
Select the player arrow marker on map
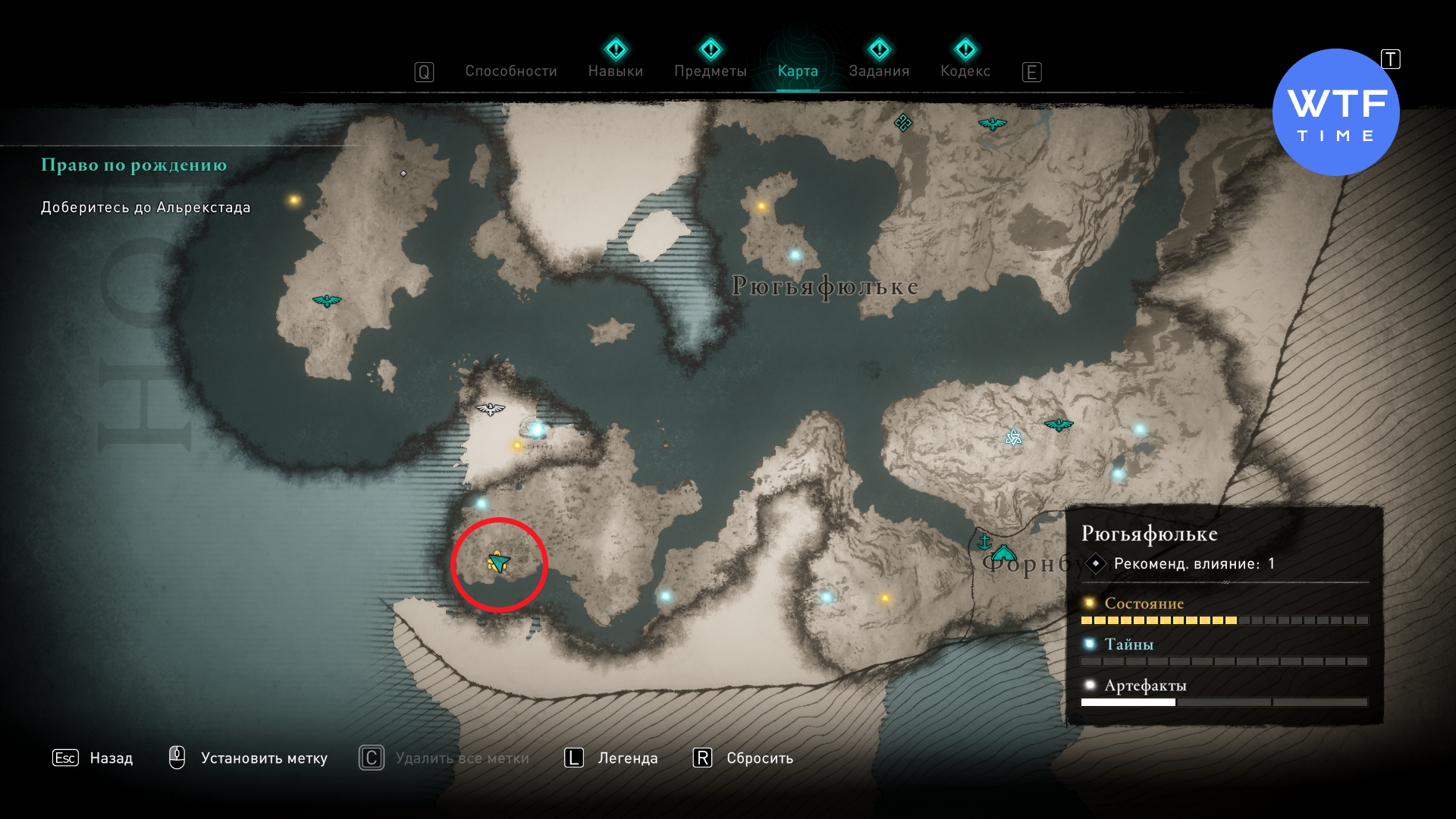click(x=498, y=562)
